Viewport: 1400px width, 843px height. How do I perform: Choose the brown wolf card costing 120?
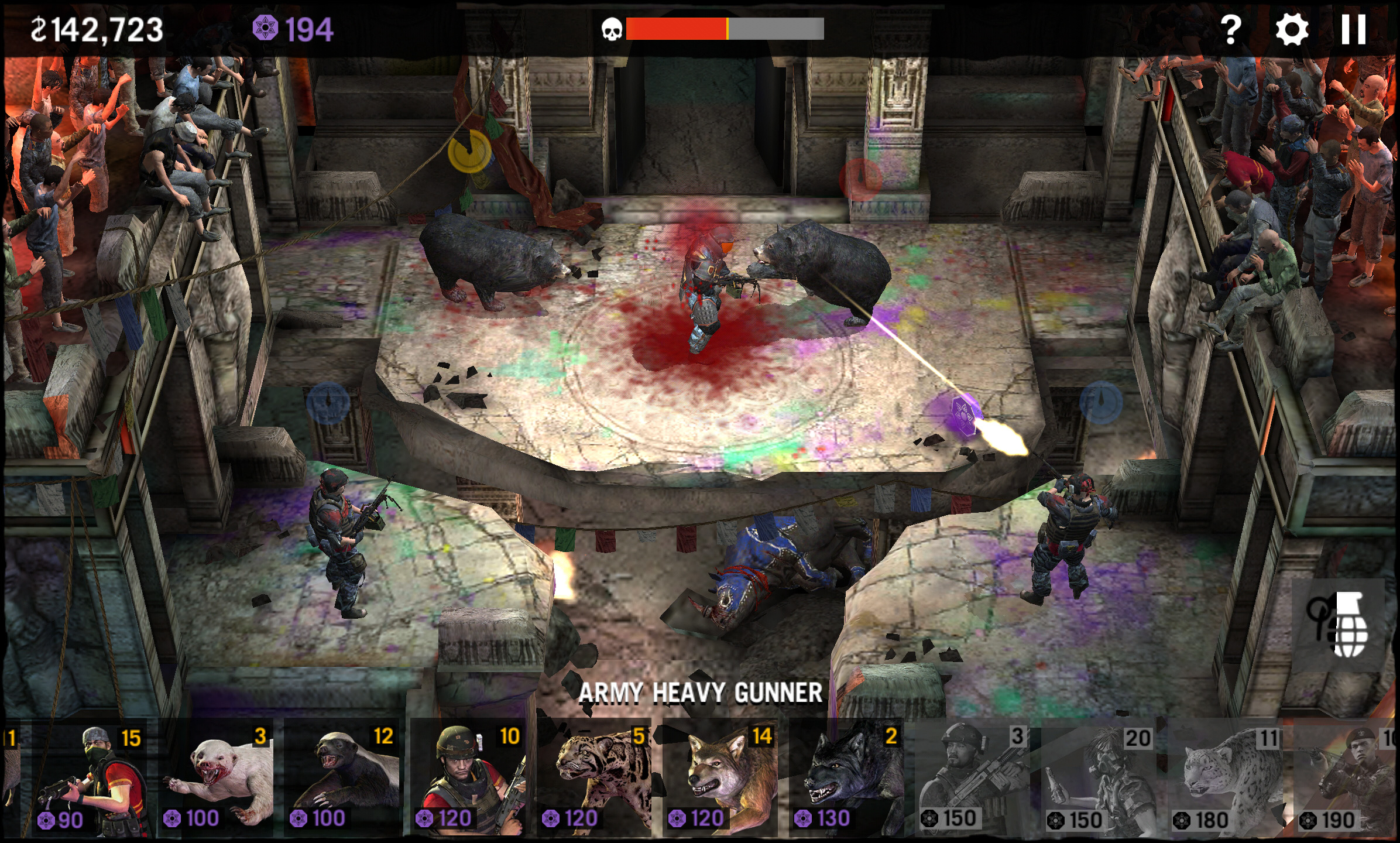[x=722, y=780]
